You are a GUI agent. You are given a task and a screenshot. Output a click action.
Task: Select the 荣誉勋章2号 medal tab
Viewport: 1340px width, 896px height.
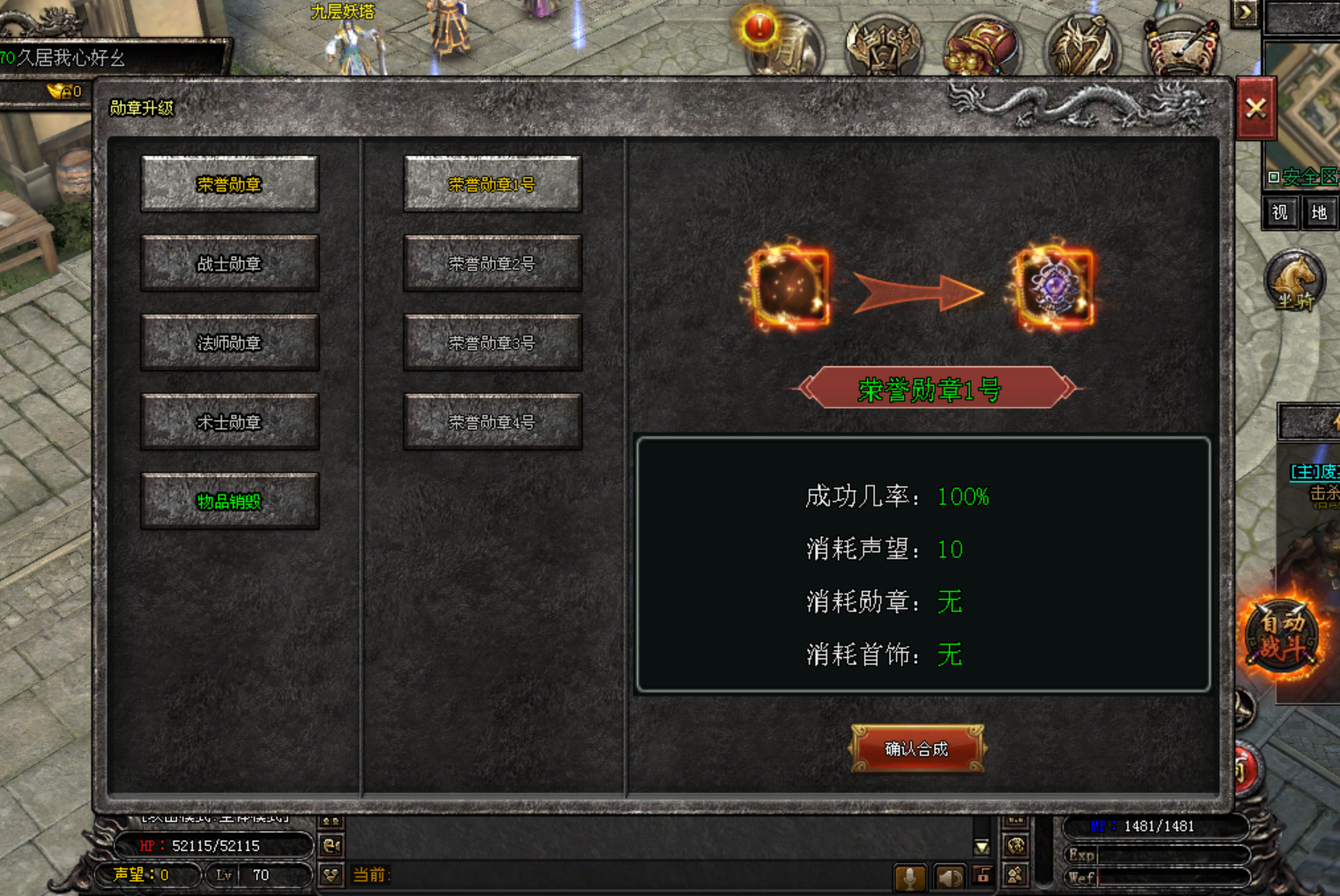[x=492, y=263]
